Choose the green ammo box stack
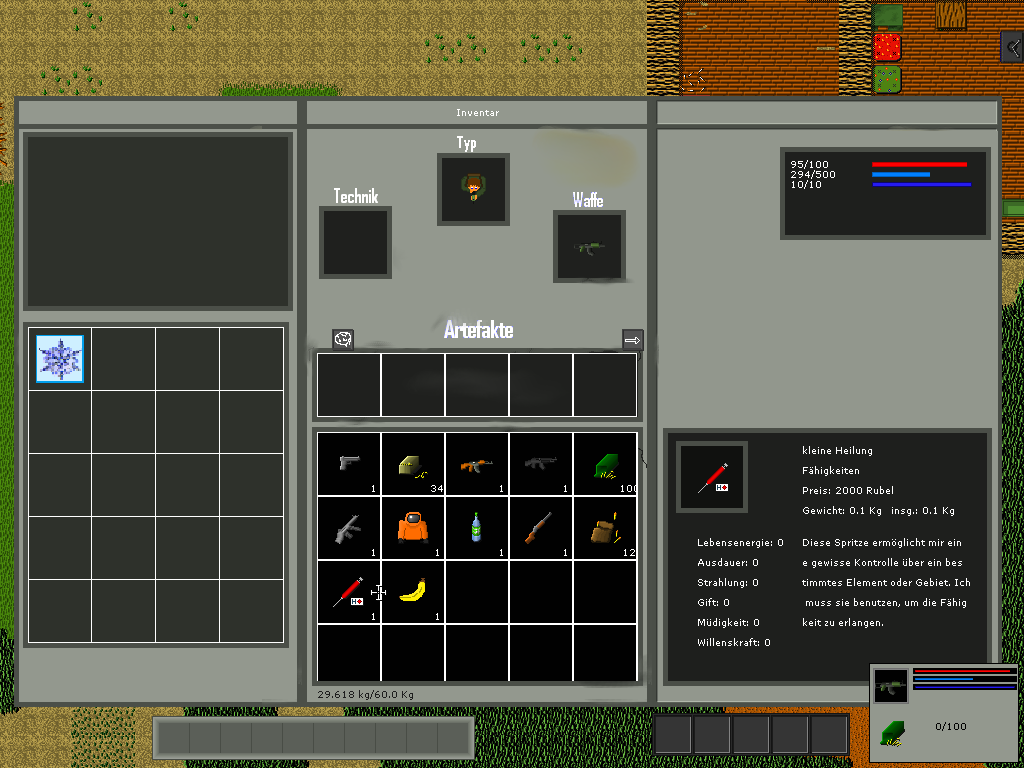 (x=605, y=464)
